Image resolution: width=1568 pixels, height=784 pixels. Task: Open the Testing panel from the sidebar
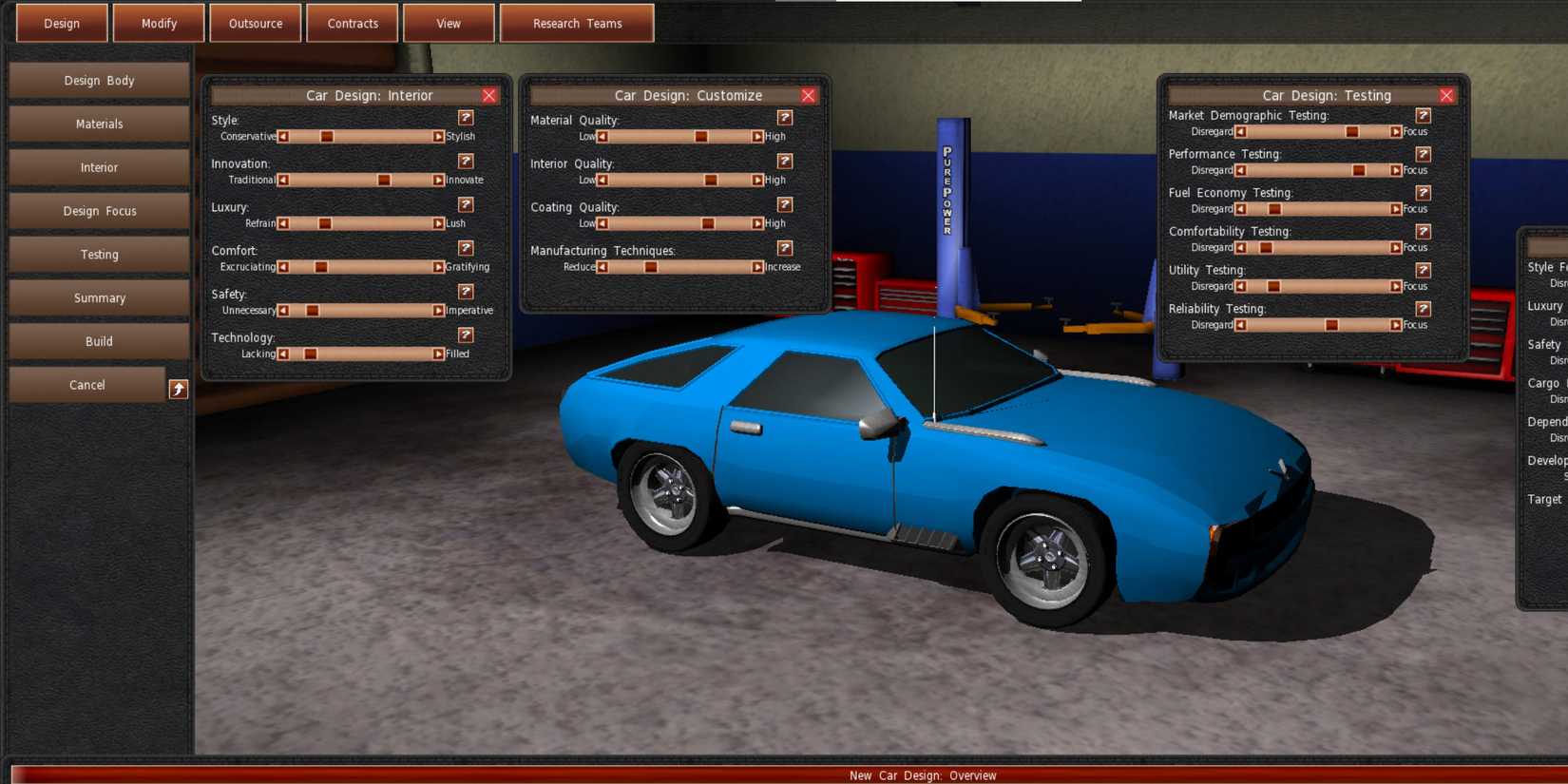pos(98,254)
